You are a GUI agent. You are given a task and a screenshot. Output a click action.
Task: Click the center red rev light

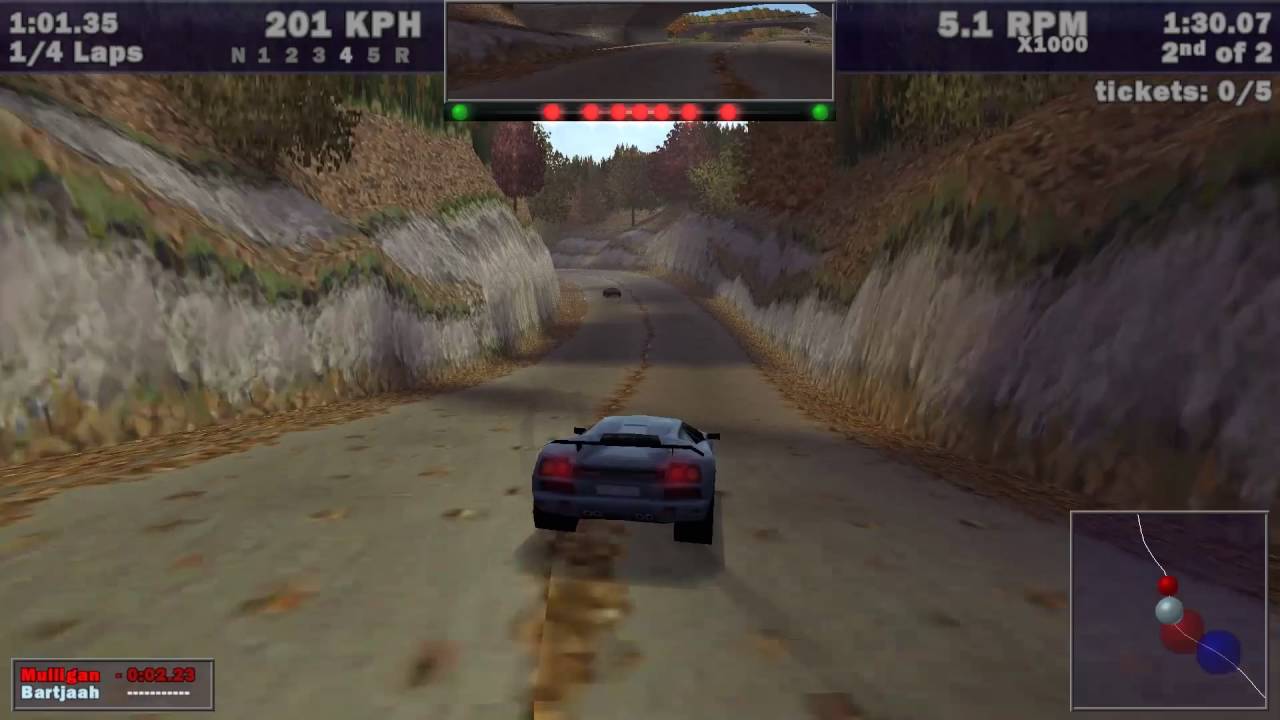coord(638,111)
